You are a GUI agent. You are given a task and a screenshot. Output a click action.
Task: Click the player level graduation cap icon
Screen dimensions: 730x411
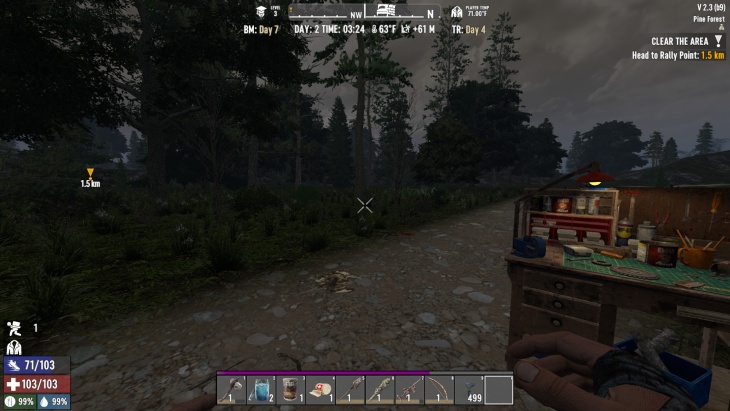click(262, 12)
